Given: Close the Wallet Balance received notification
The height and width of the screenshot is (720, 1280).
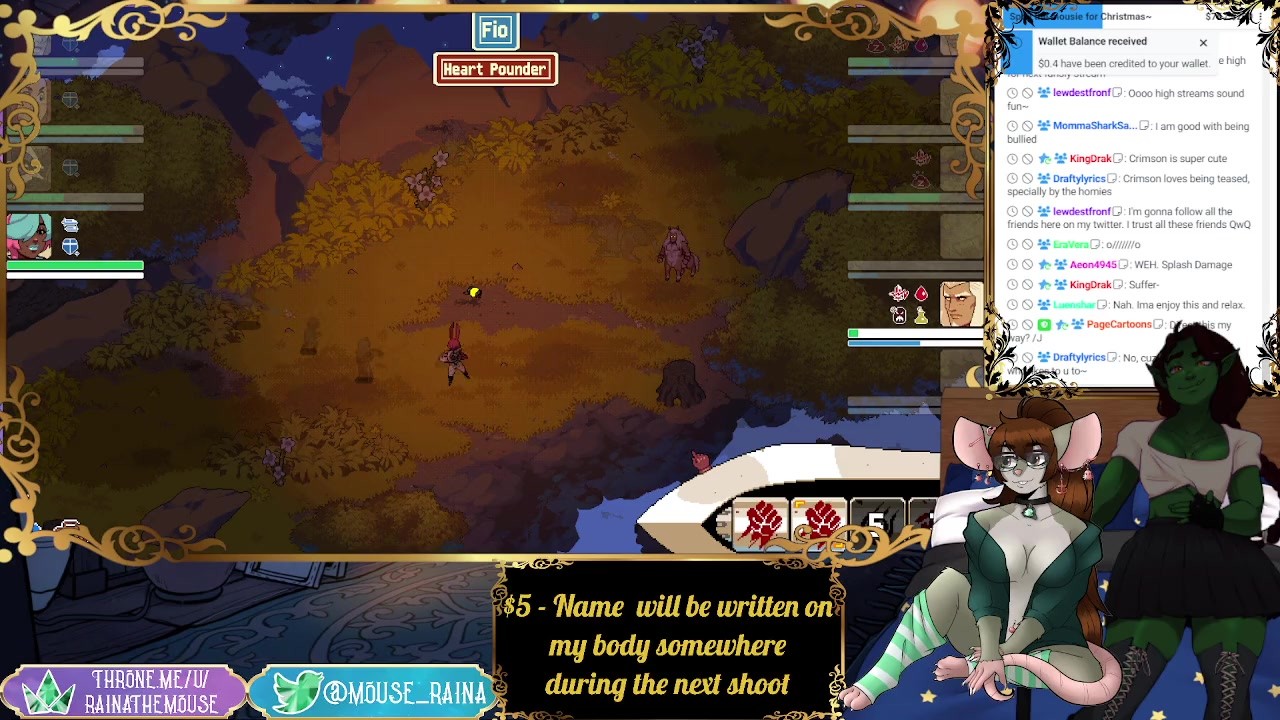Looking at the screenshot, I should pyautogui.click(x=1203, y=43).
